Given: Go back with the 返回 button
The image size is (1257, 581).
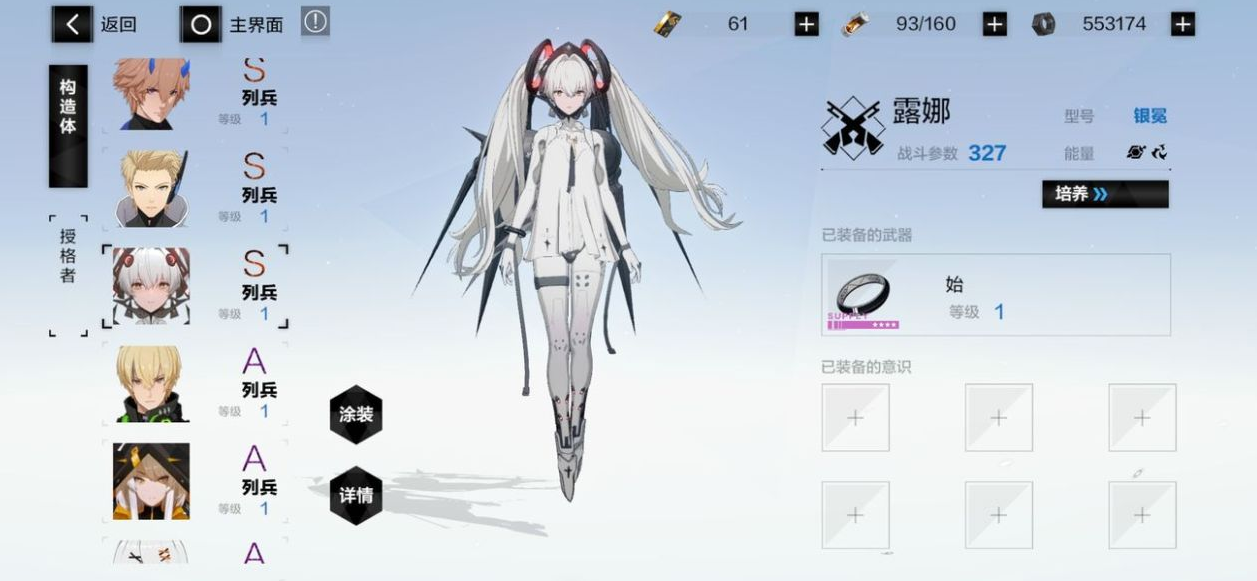Looking at the screenshot, I should (x=97, y=25).
